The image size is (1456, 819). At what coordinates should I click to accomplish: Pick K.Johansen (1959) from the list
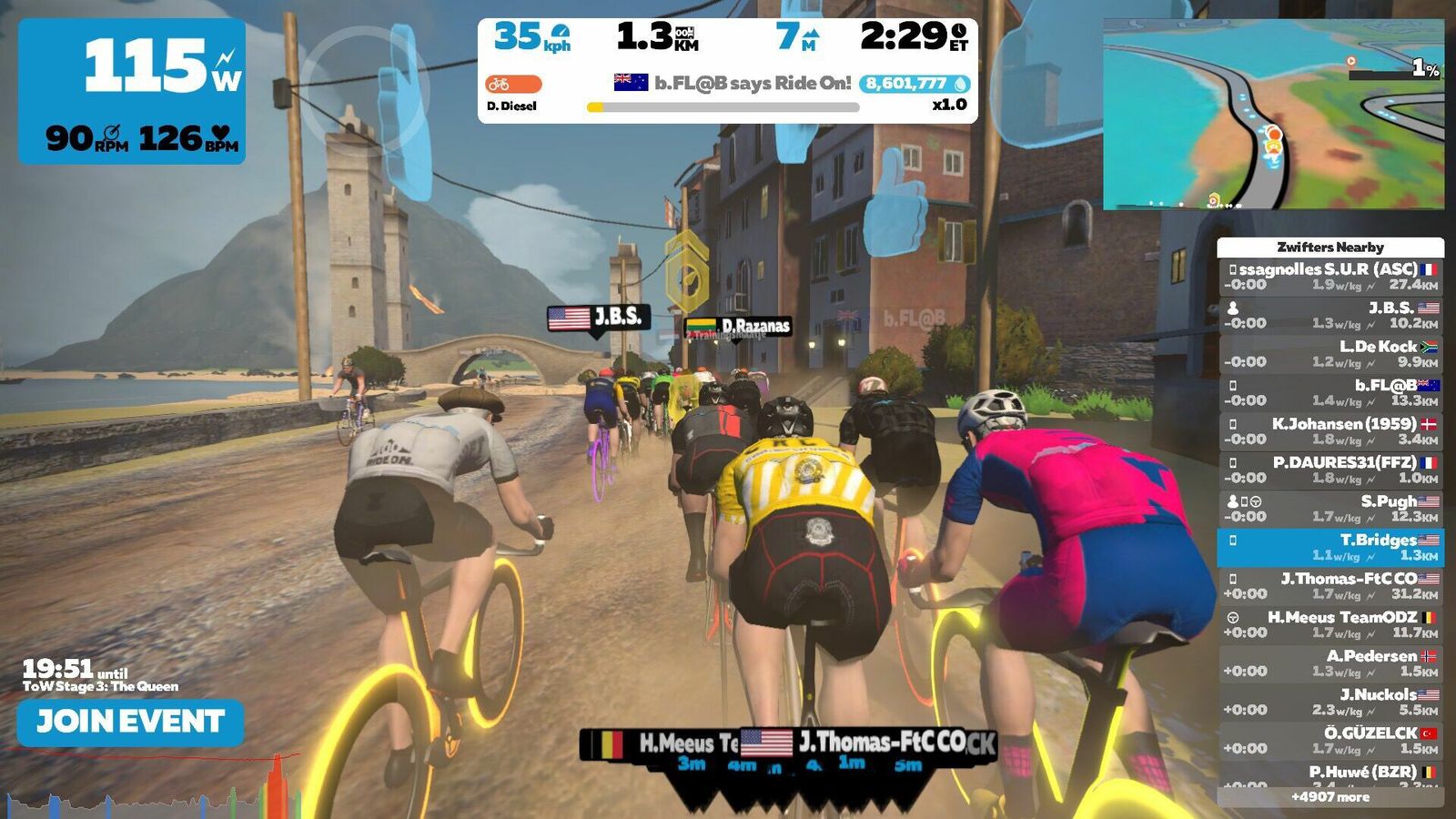[x=1330, y=431]
